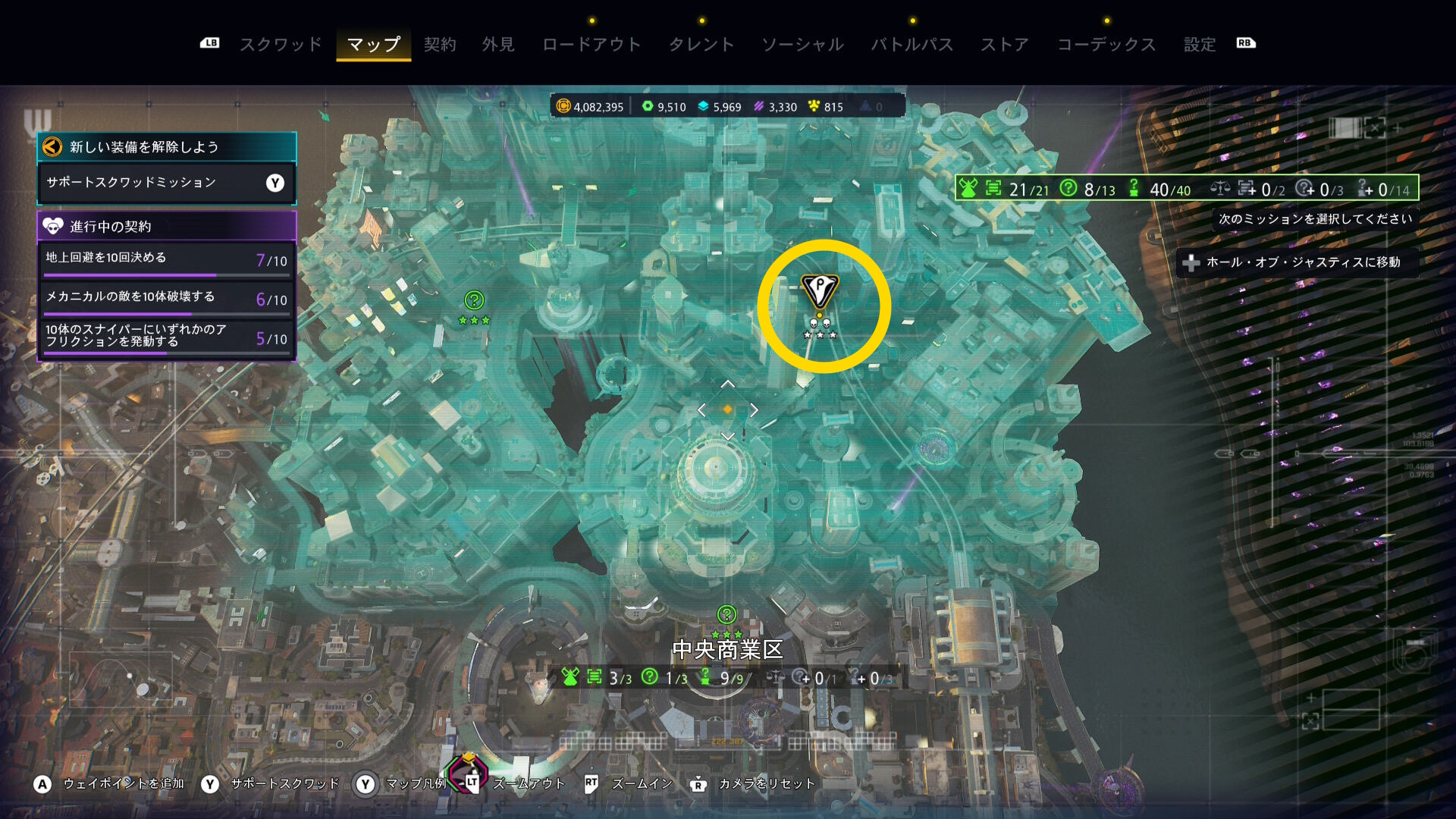Select the メカニカルの敵を10体破壊する contract

166,298
